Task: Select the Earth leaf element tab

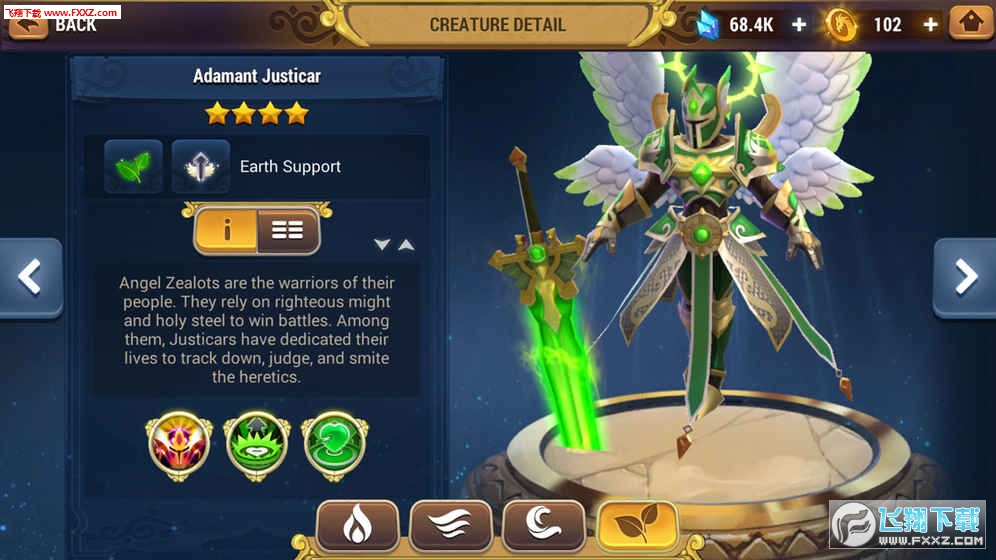Action: pyautogui.click(x=637, y=525)
